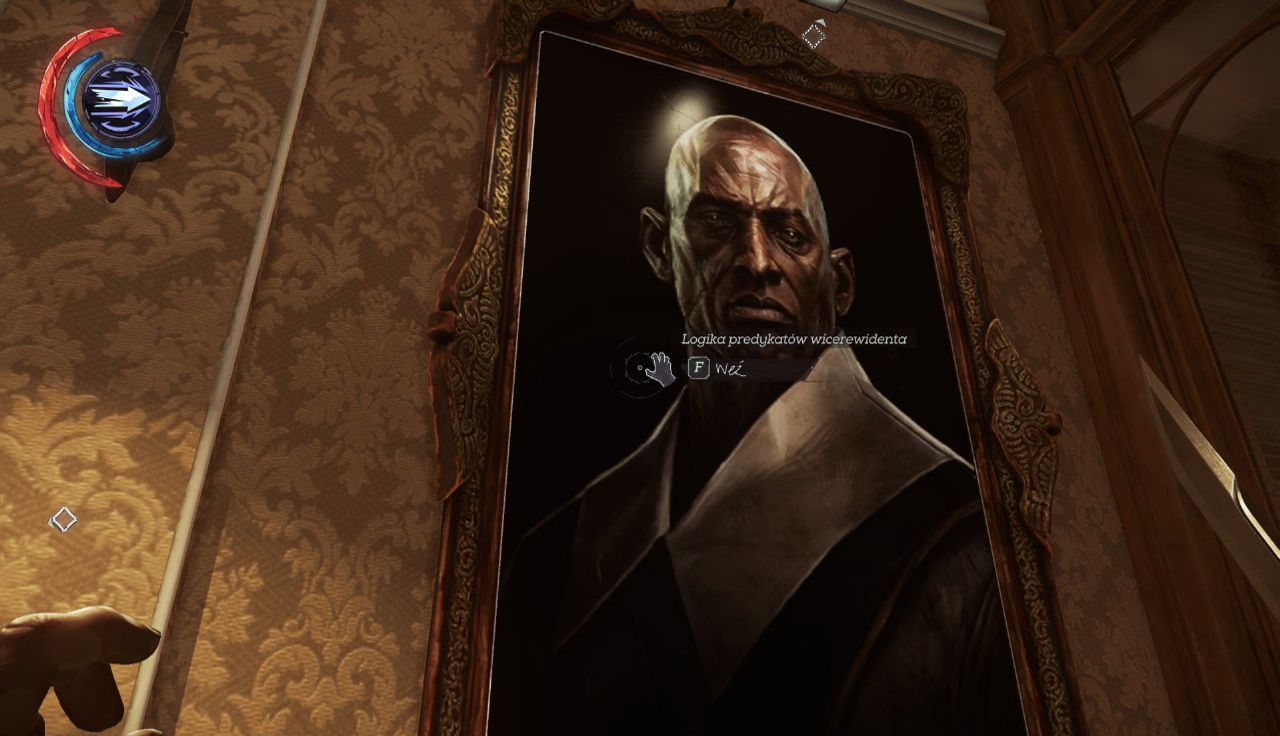Activate the Weź take action
1280x736 pixels.
pyautogui.click(x=699, y=368)
